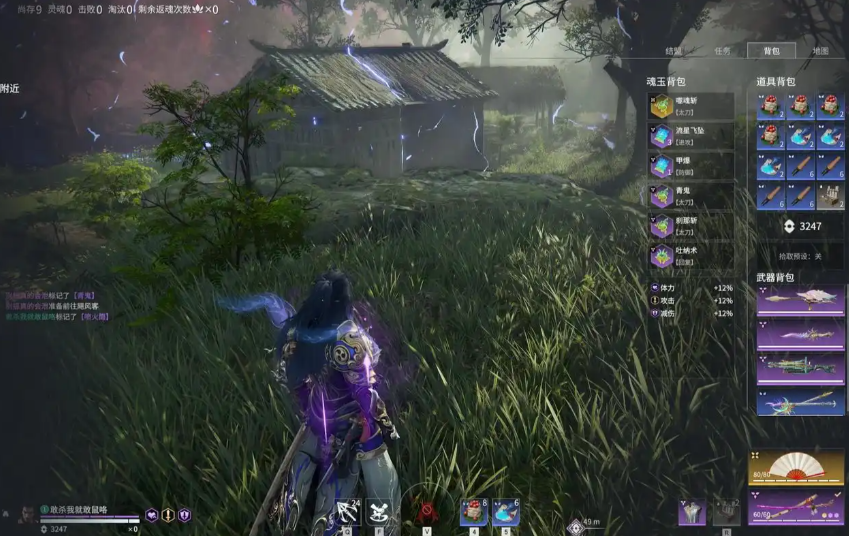Click the 青鬼 soul jade
The width and height of the screenshot is (849, 536).
(691, 196)
